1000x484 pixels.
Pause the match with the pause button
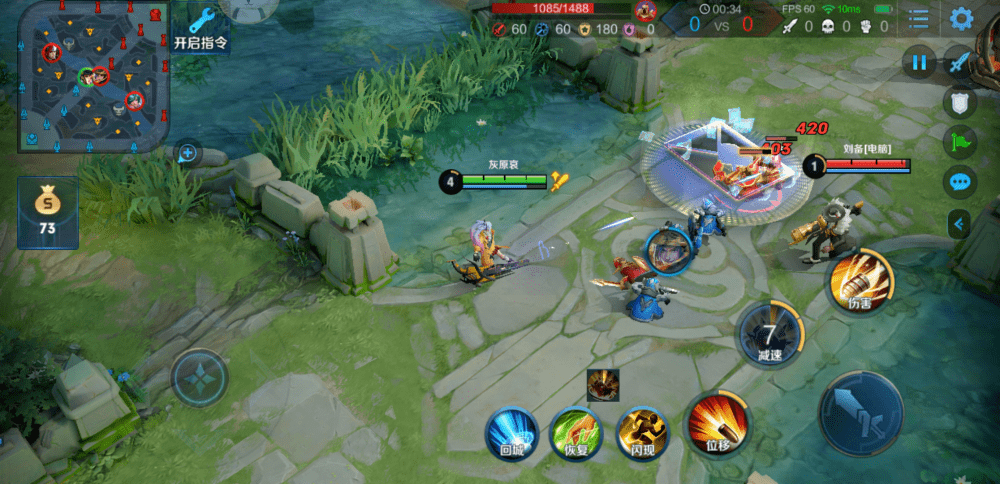coord(919,63)
